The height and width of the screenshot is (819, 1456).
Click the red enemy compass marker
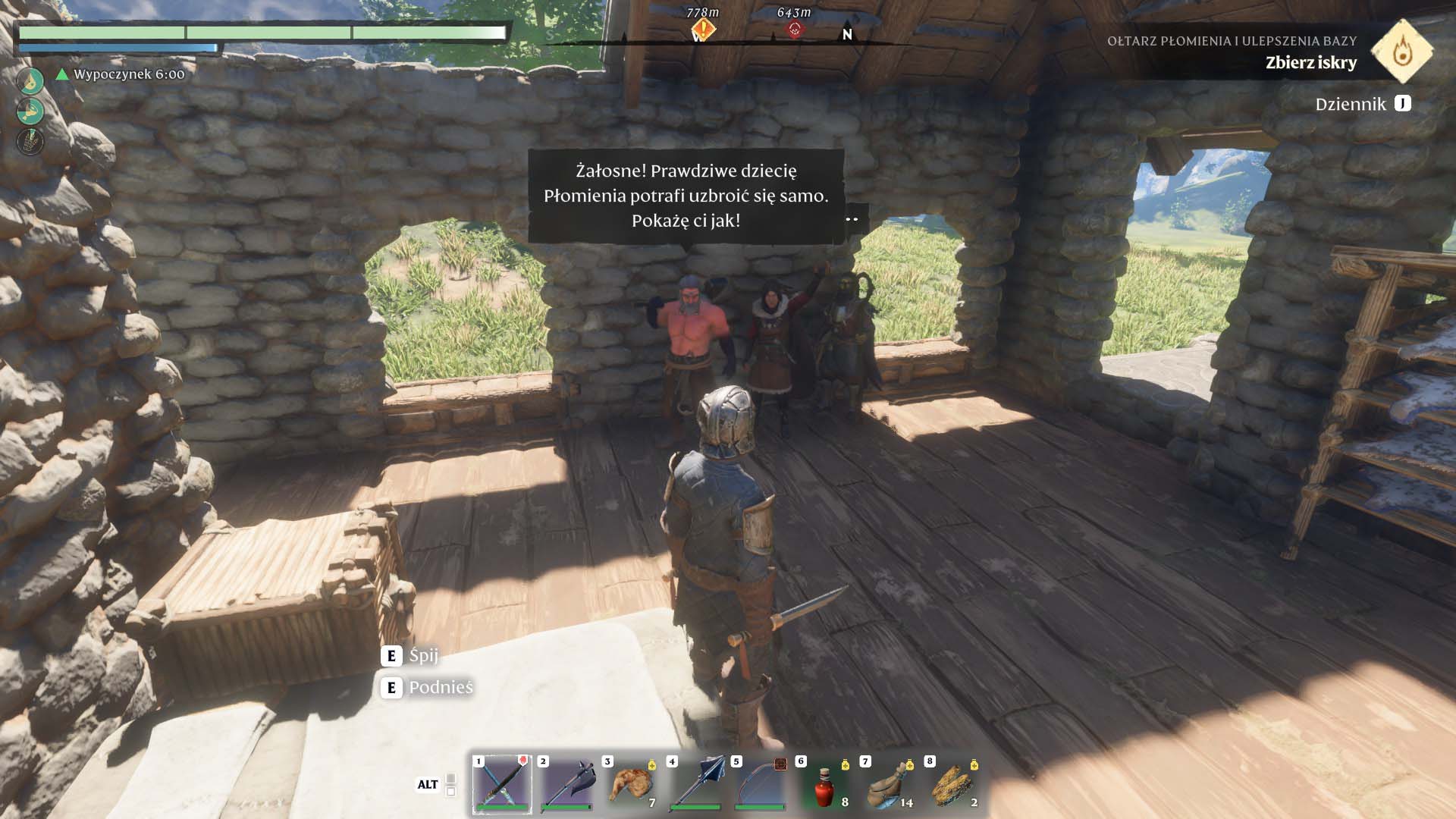[x=794, y=30]
